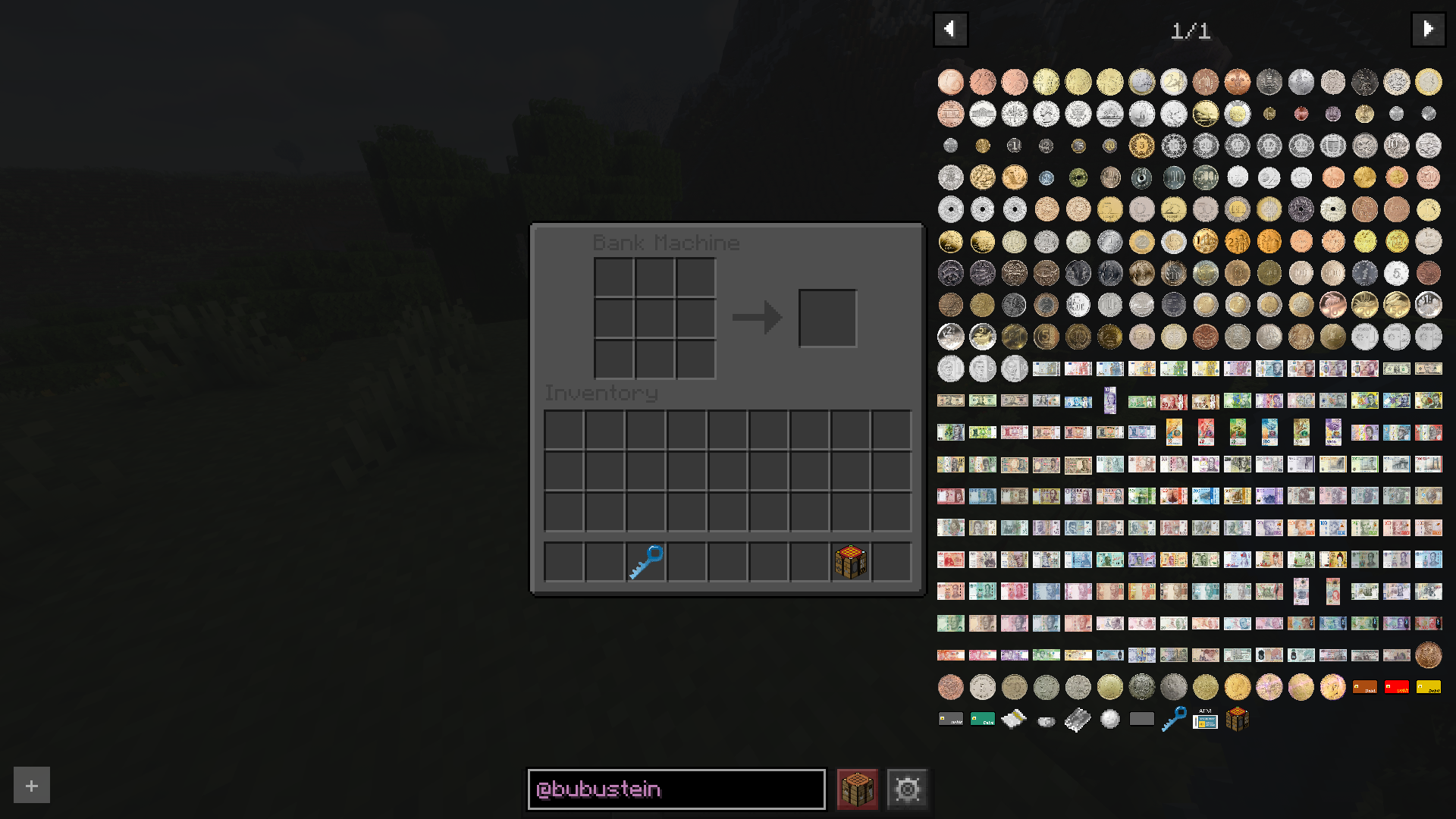Click the Bank Machine output slot
1456x819 pixels.
tap(828, 317)
